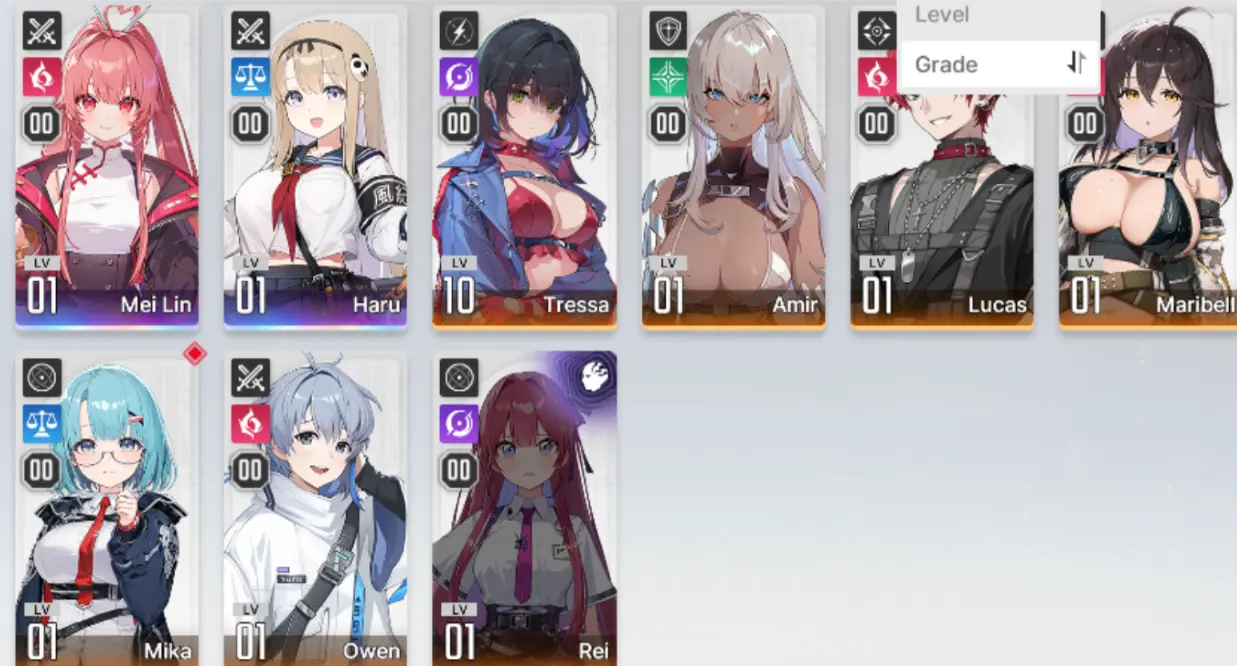1237x666 pixels.
Task: Select the Amir character card
Action: coord(733,170)
